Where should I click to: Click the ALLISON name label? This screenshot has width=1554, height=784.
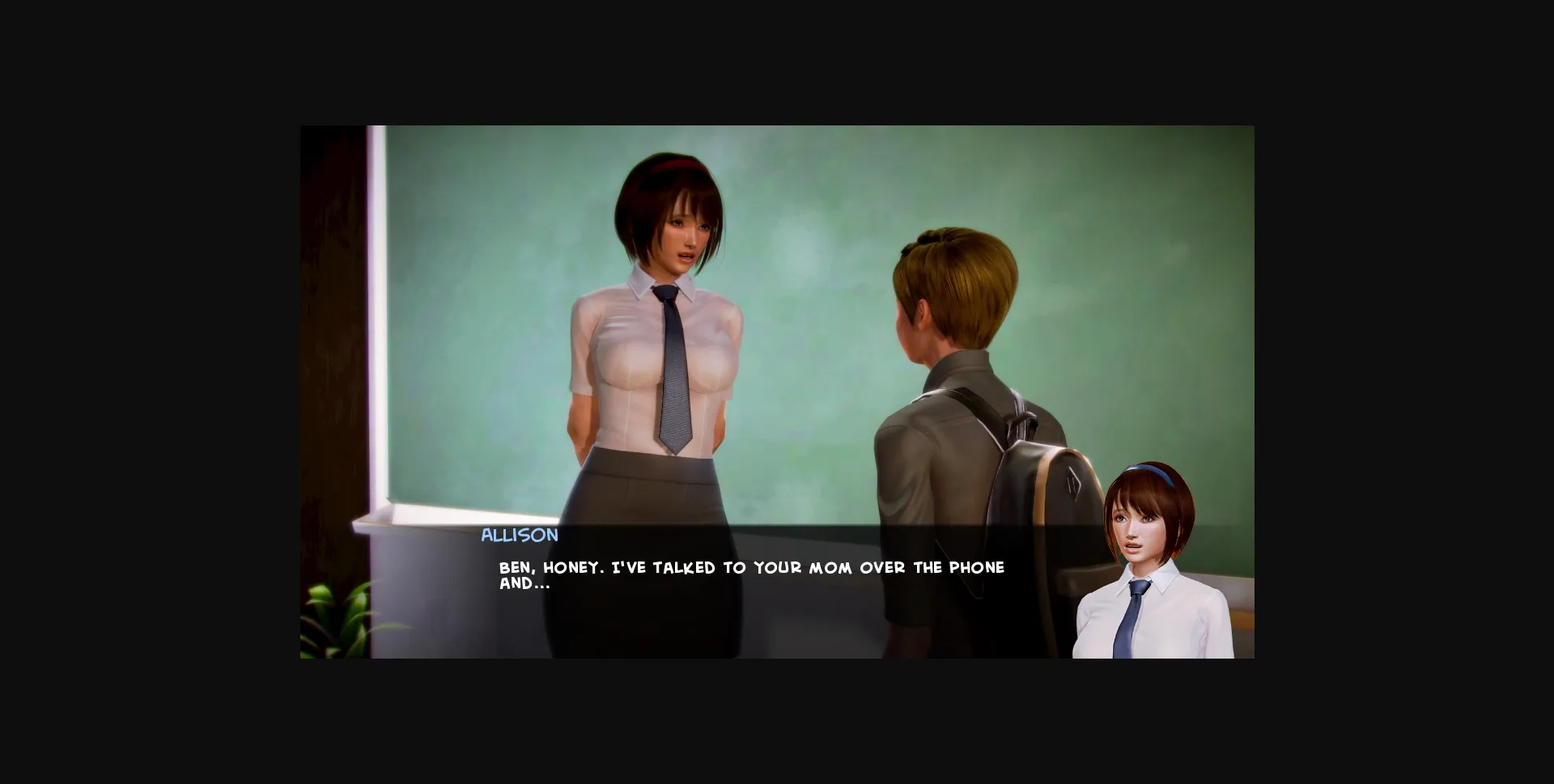click(x=519, y=535)
